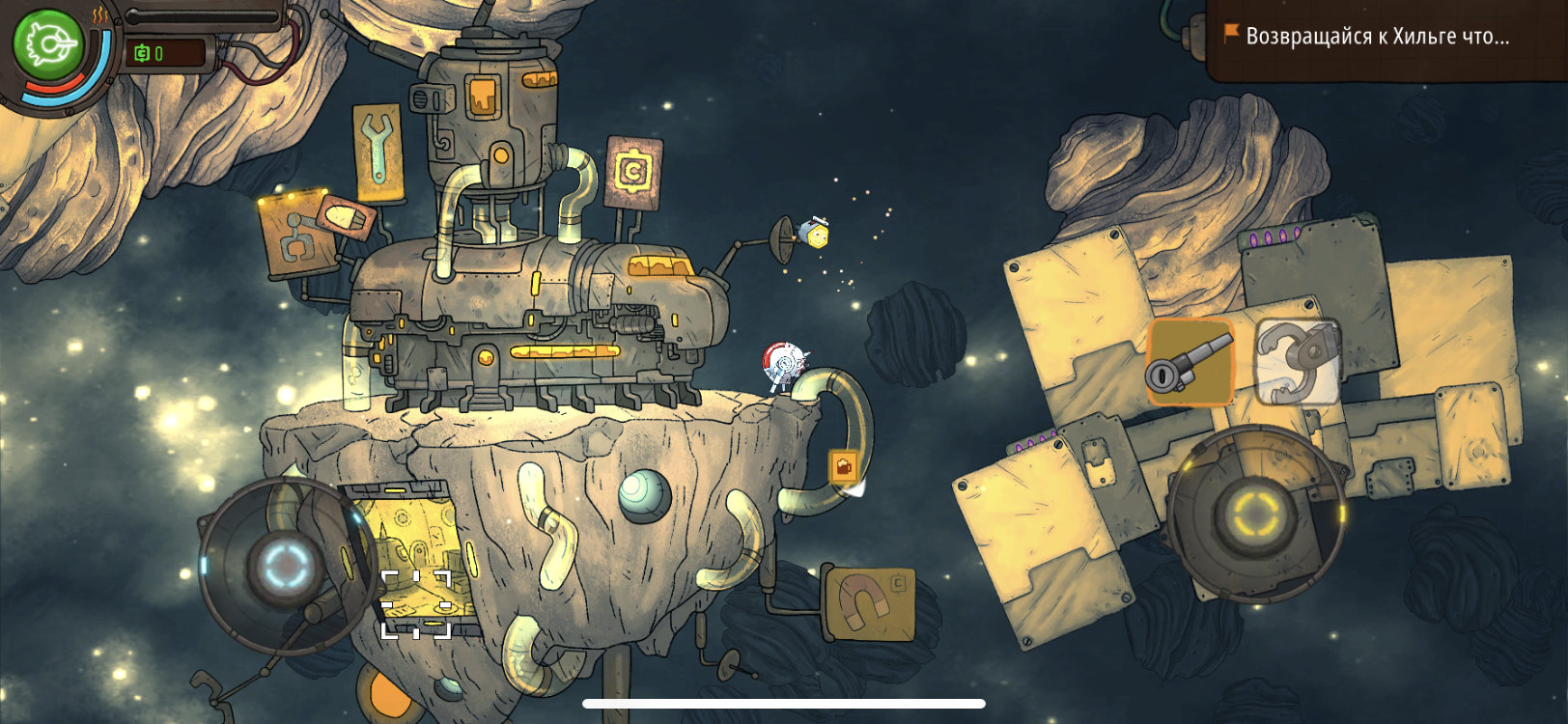The image size is (1568, 724).
Task: Tap the blue-ringed movement joystick
Action: (x=287, y=564)
